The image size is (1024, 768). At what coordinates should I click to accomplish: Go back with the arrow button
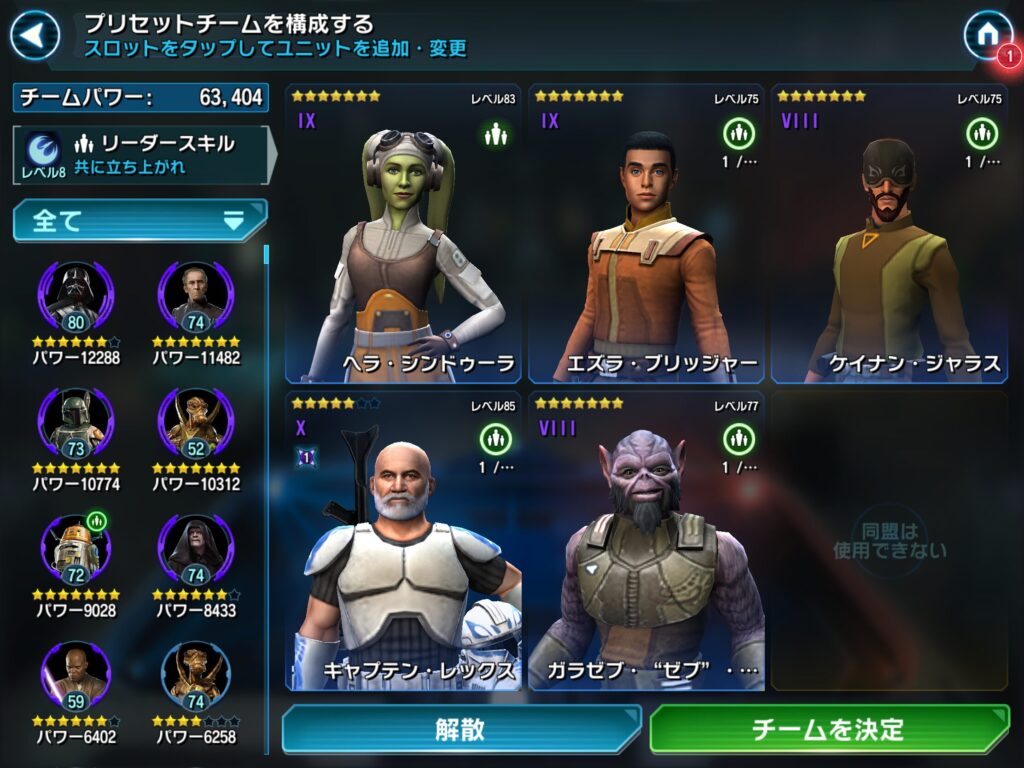tap(35, 36)
